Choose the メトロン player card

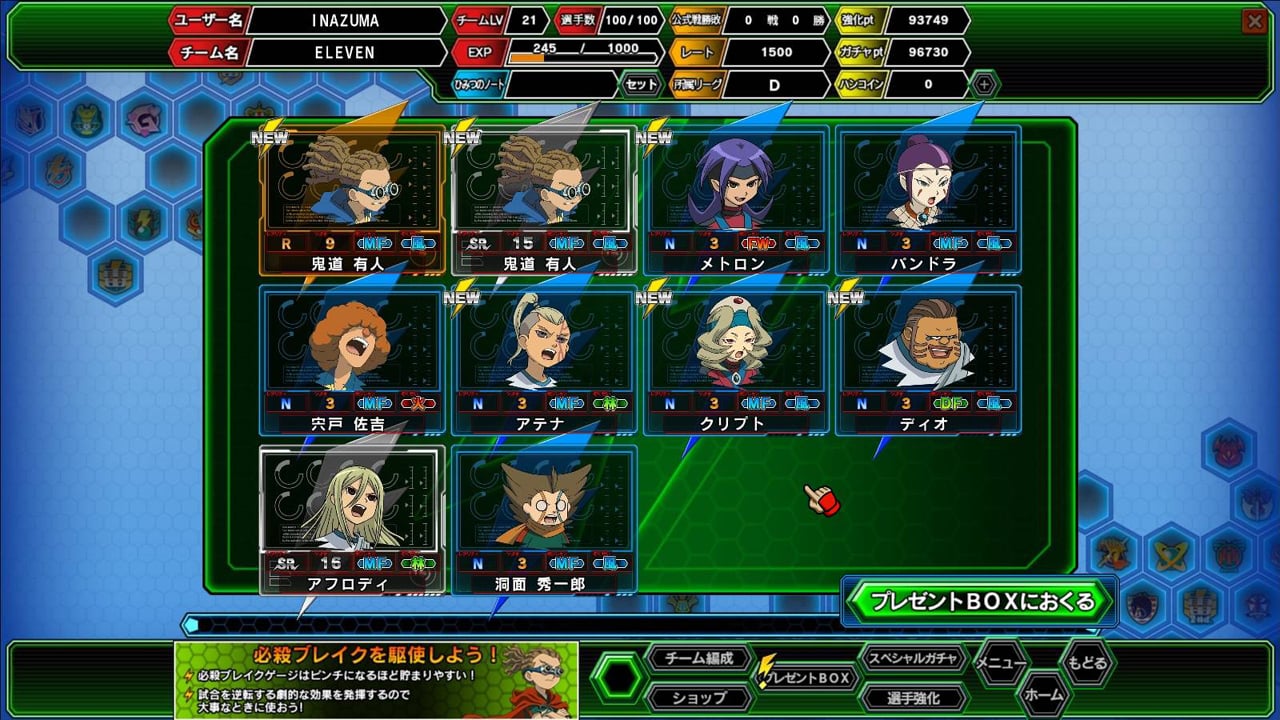pos(736,200)
